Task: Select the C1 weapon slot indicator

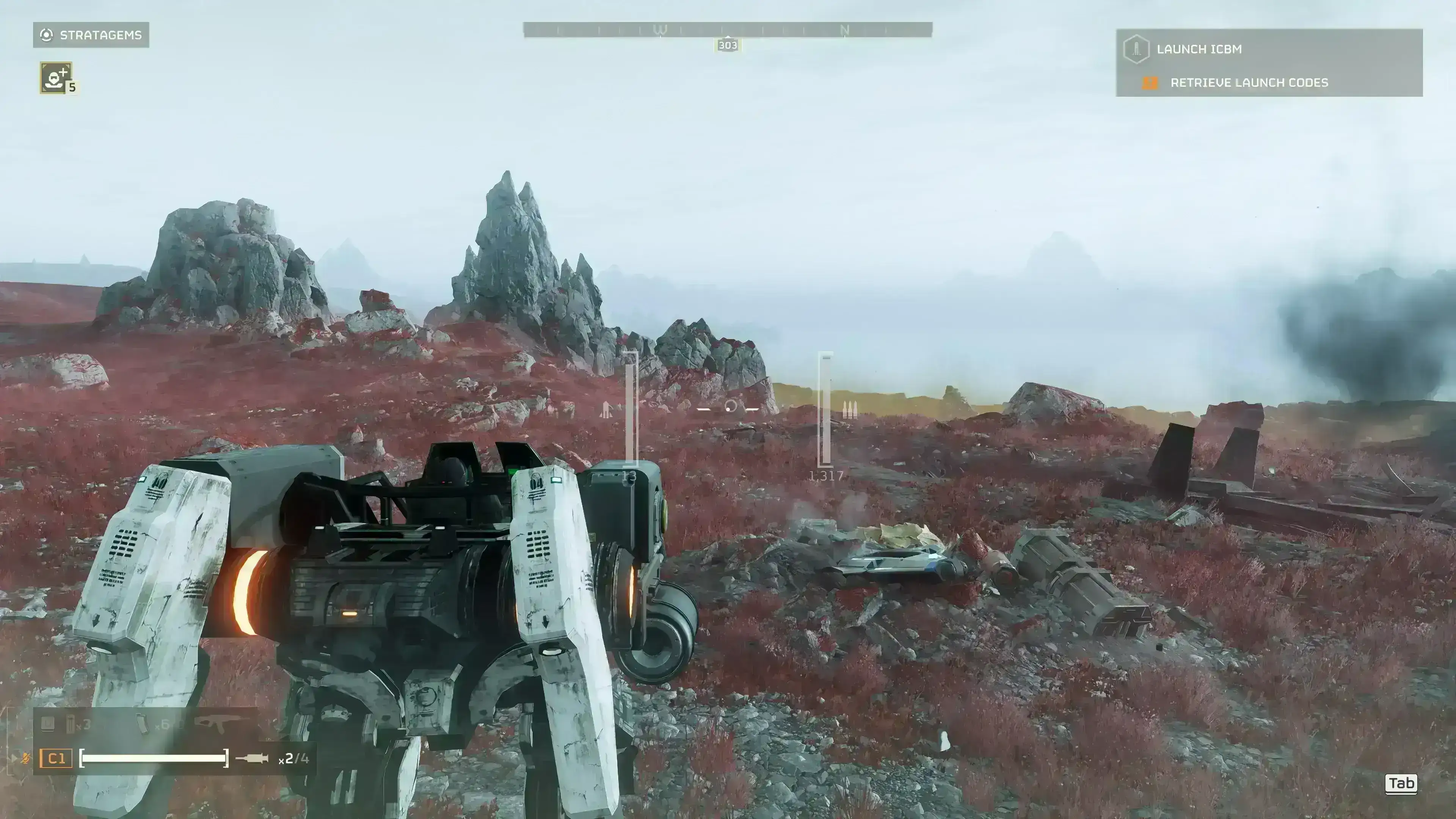Action: (56, 758)
